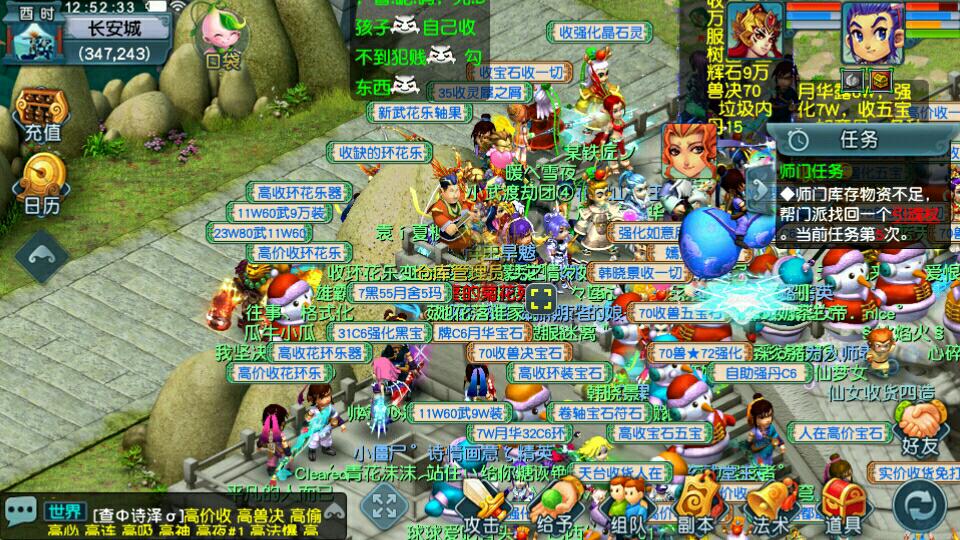The image size is (960, 540).
Task: Tap the four-arrow expand button
Action: pos(383,505)
